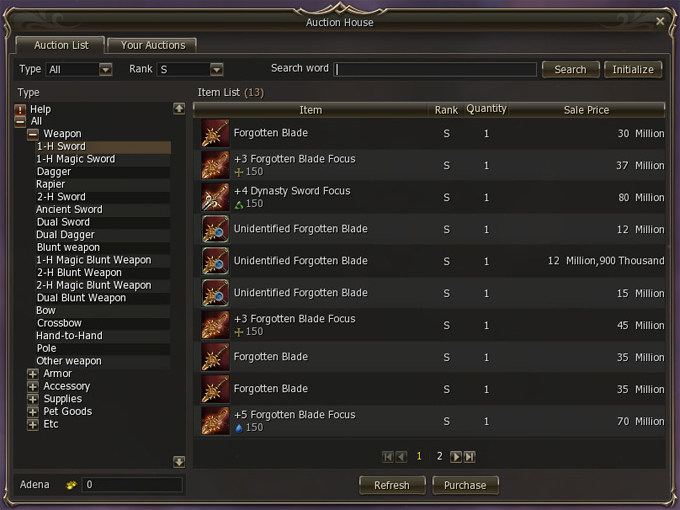Go to page 2 of the item list
Image resolution: width=680 pixels, height=510 pixels.
(439, 456)
